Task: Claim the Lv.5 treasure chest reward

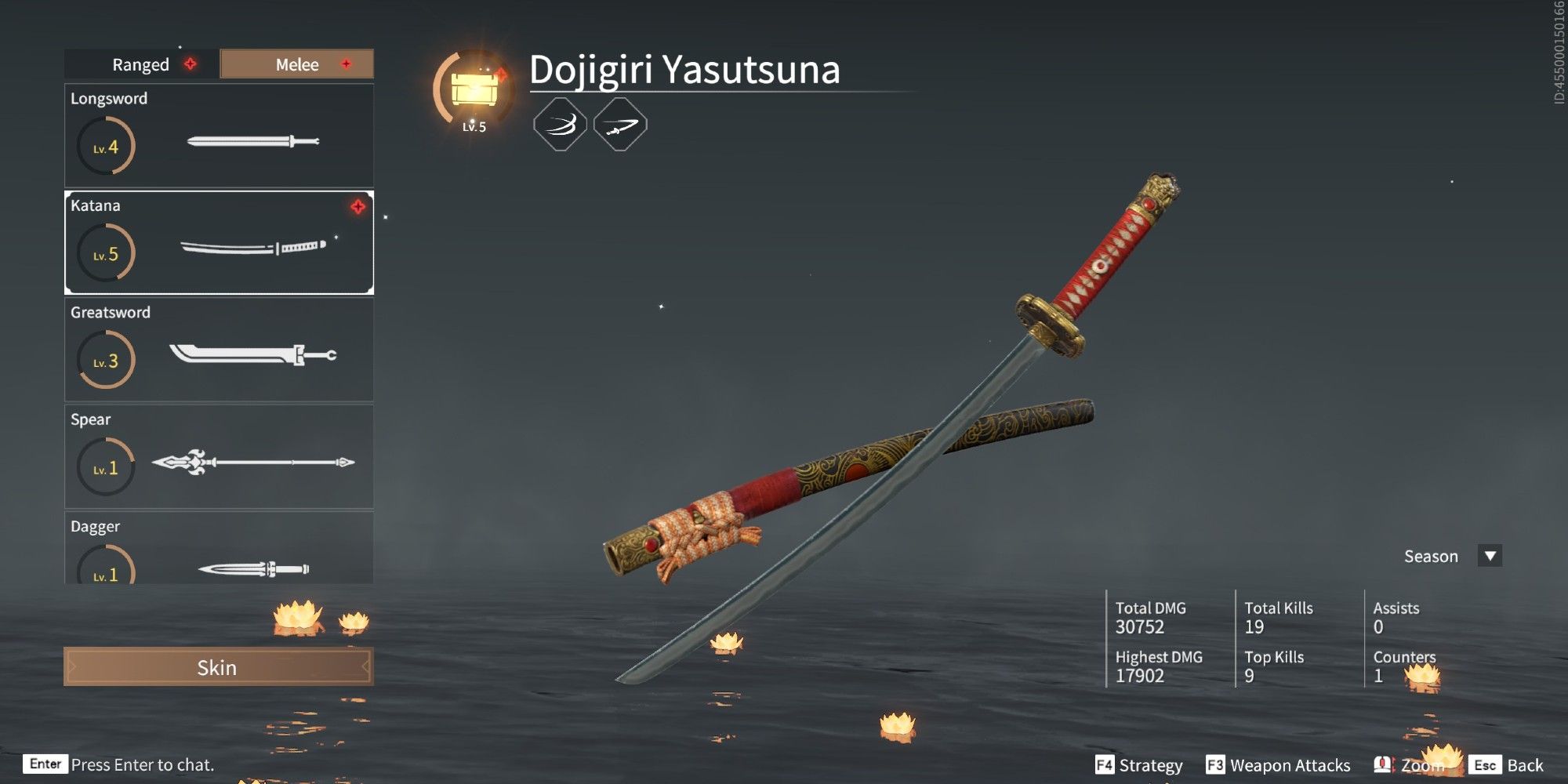Action: tap(474, 90)
